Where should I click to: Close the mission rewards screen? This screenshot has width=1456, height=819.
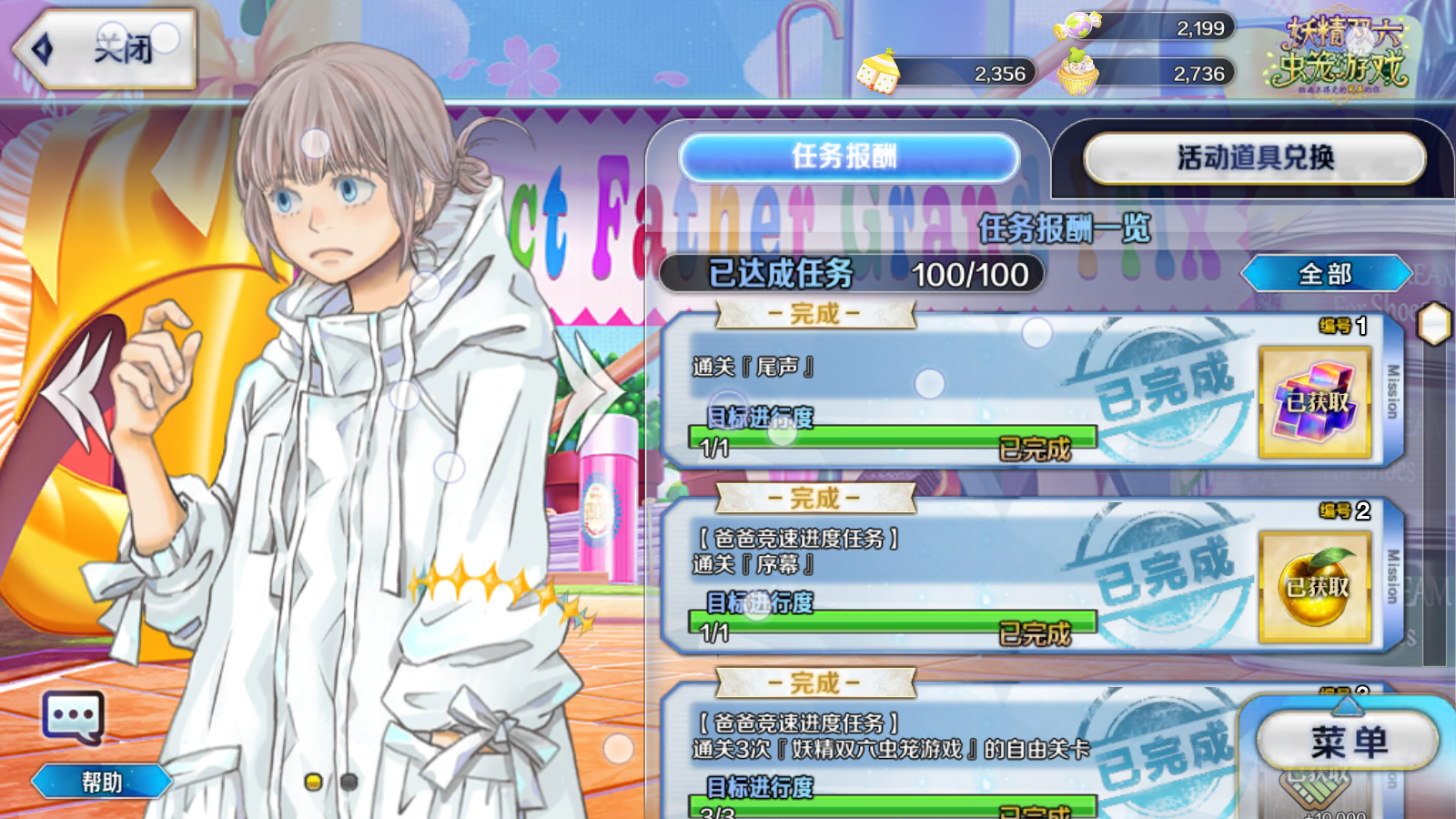(105, 49)
